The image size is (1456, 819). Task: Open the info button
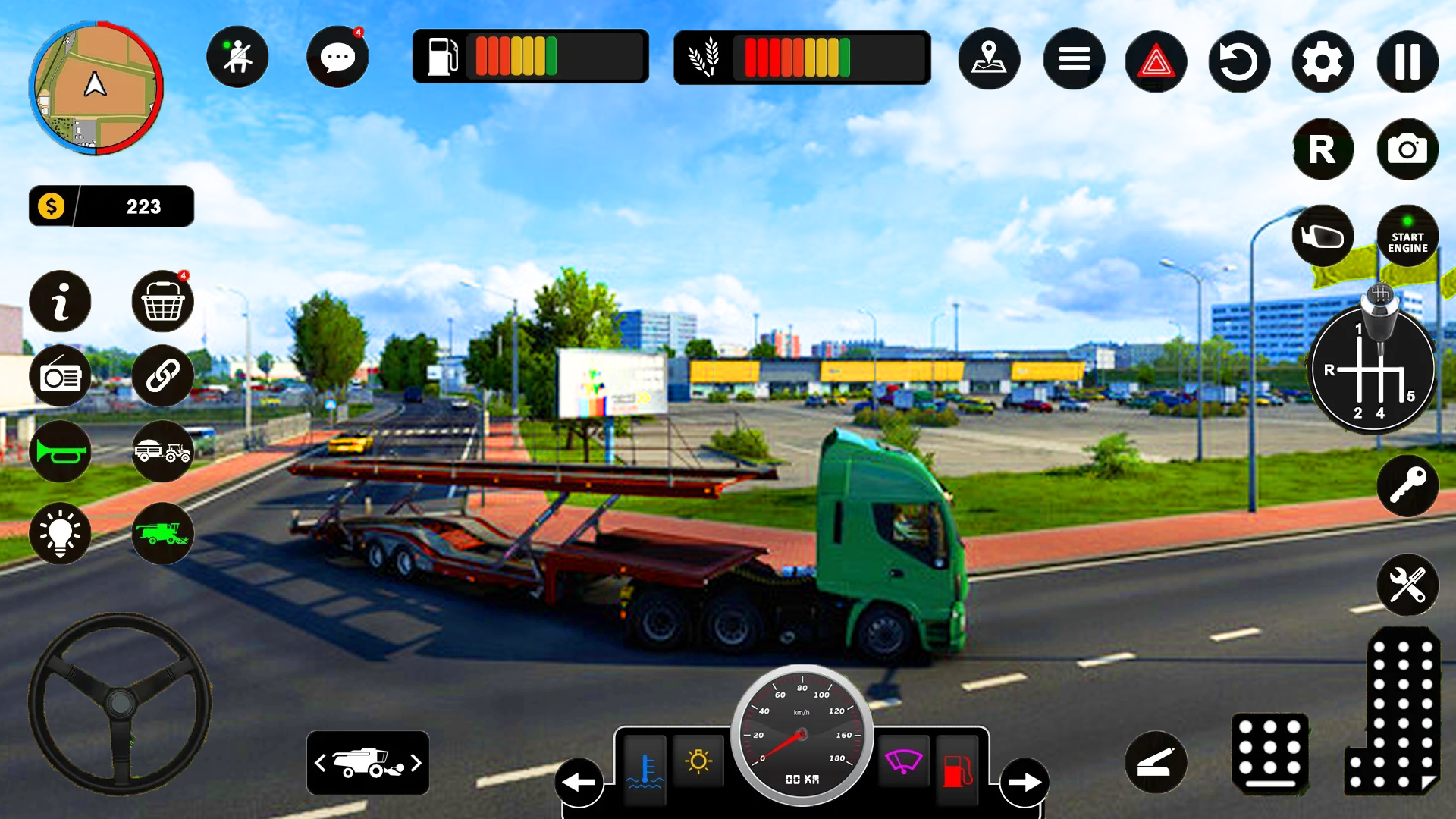point(60,302)
